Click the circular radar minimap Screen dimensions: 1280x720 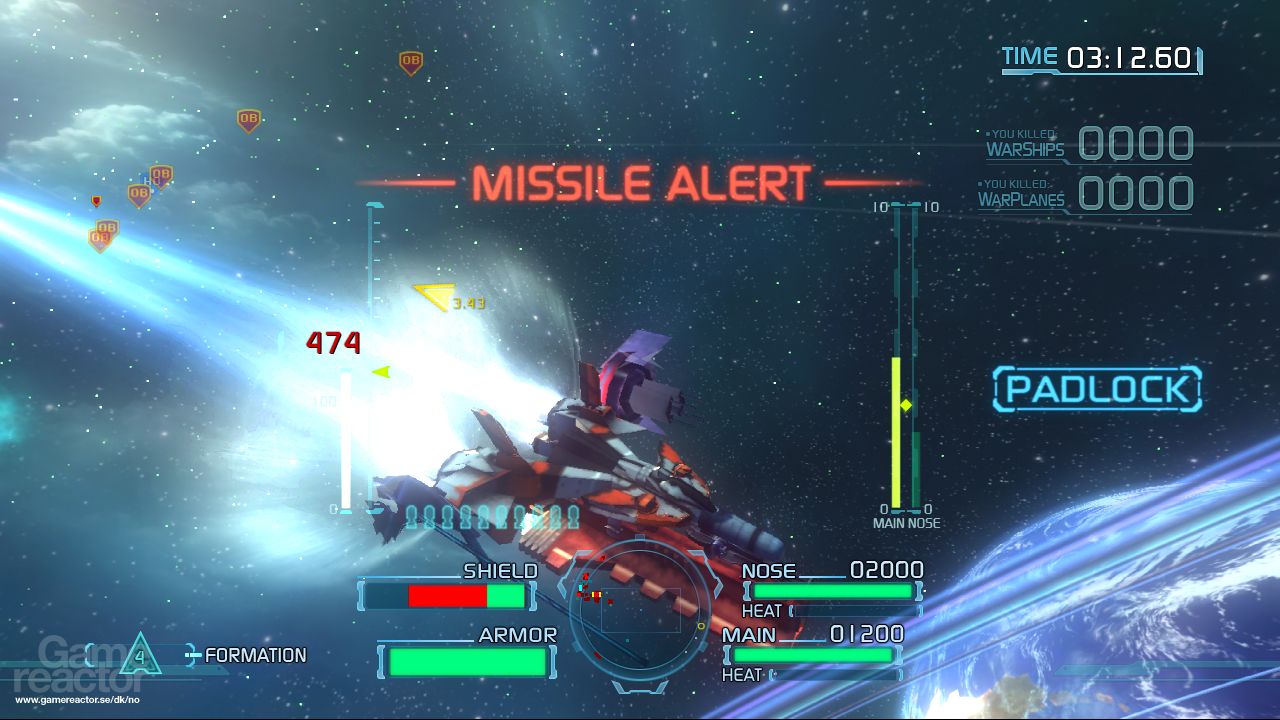click(640, 610)
